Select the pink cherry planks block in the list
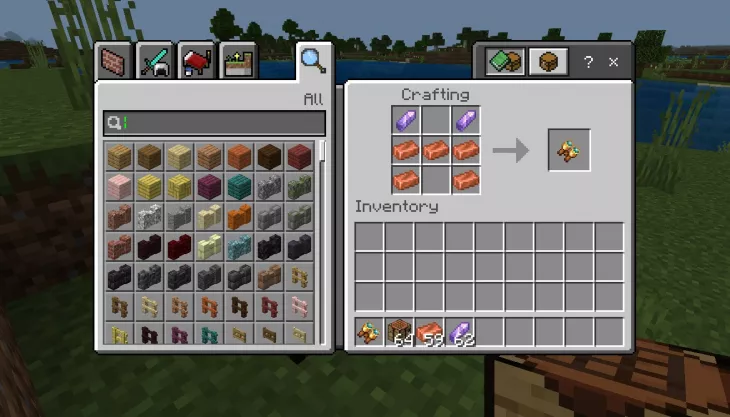Viewport: 730px width, 417px height. pyautogui.click(x=120, y=186)
